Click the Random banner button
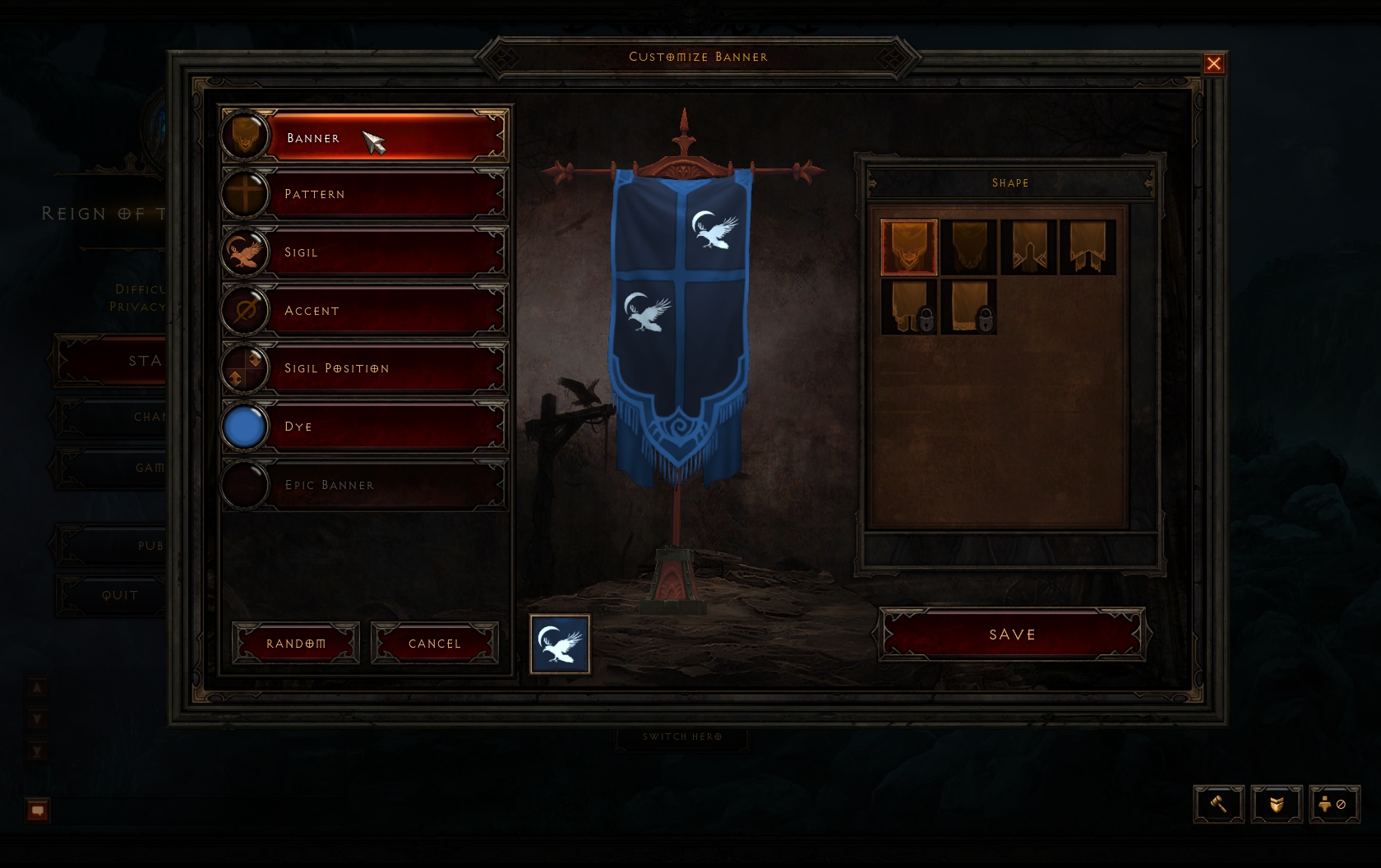The width and height of the screenshot is (1381, 868). pyautogui.click(x=296, y=643)
